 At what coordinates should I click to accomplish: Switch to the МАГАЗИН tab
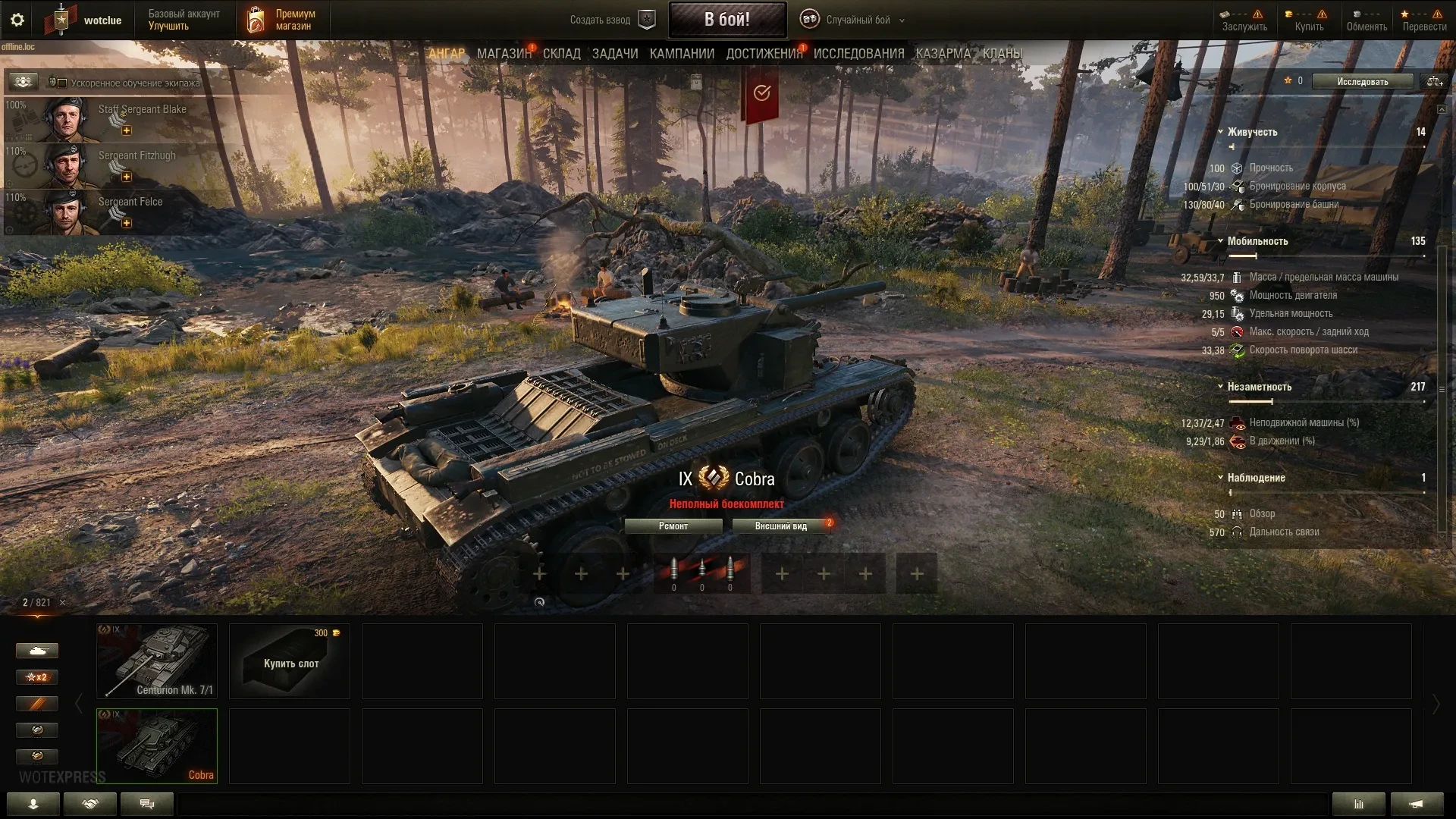pyautogui.click(x=504, y=54)
